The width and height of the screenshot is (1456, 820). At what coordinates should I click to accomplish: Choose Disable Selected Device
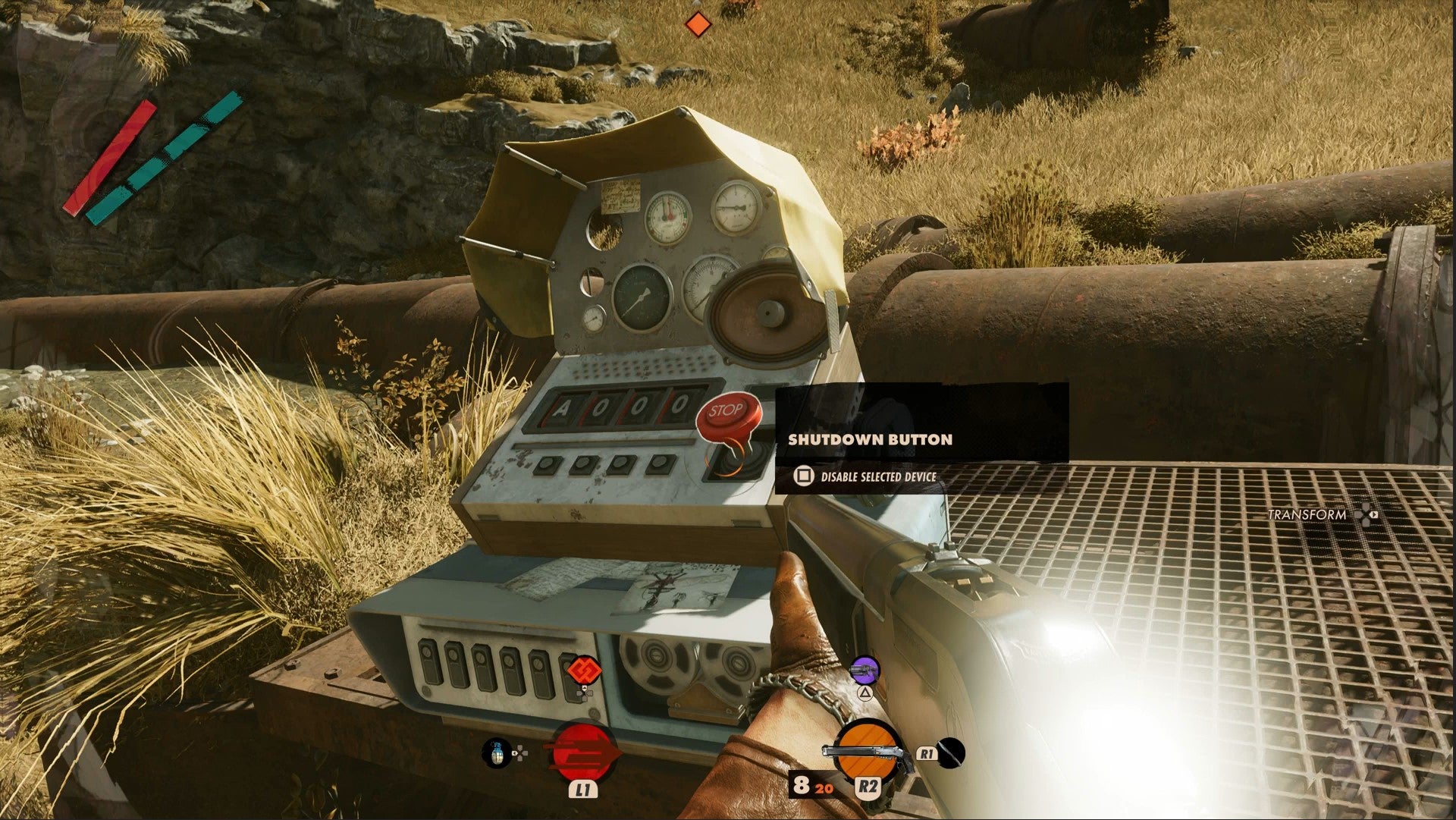tap(880, 477)
